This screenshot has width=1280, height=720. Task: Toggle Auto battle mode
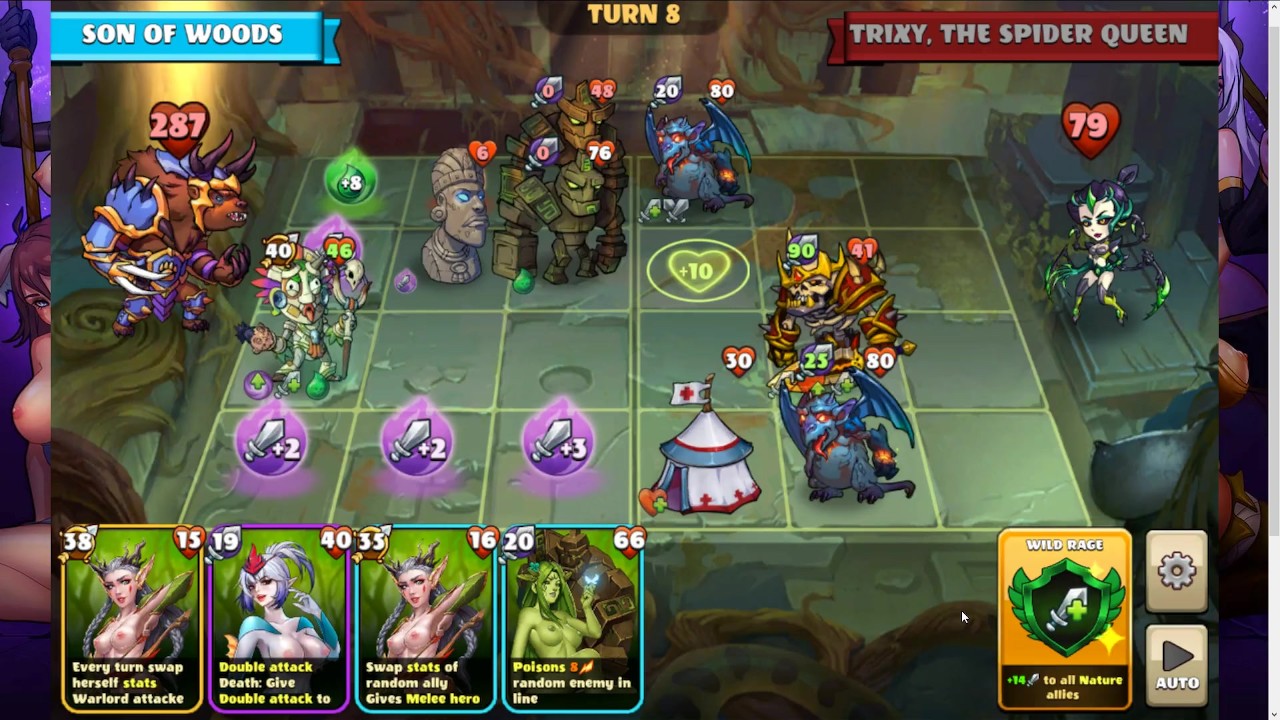pyautogui.click(x=1176, y=664)
